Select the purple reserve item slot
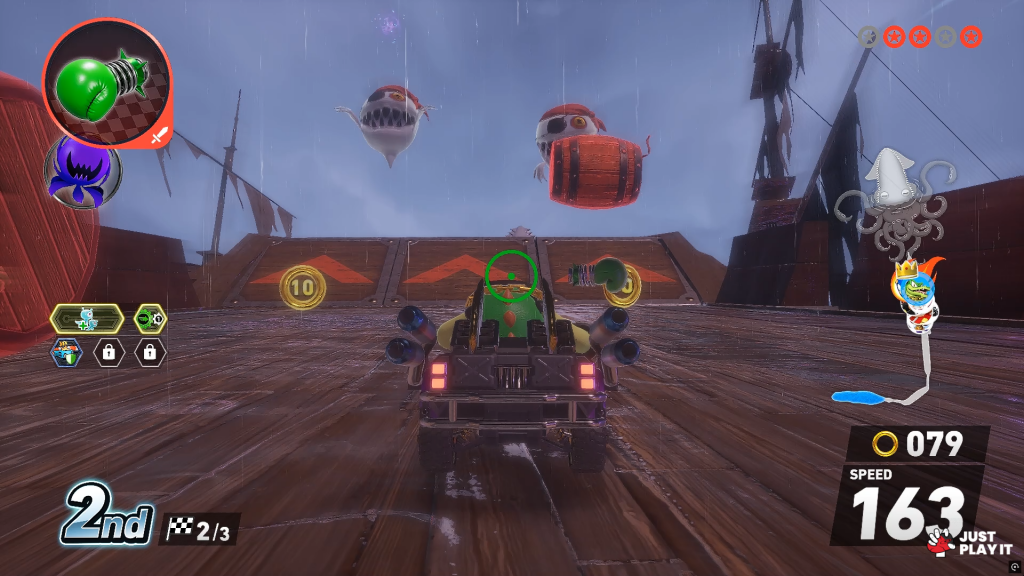Viewport: 1024px width, 576px height. [x=82, y=171]
